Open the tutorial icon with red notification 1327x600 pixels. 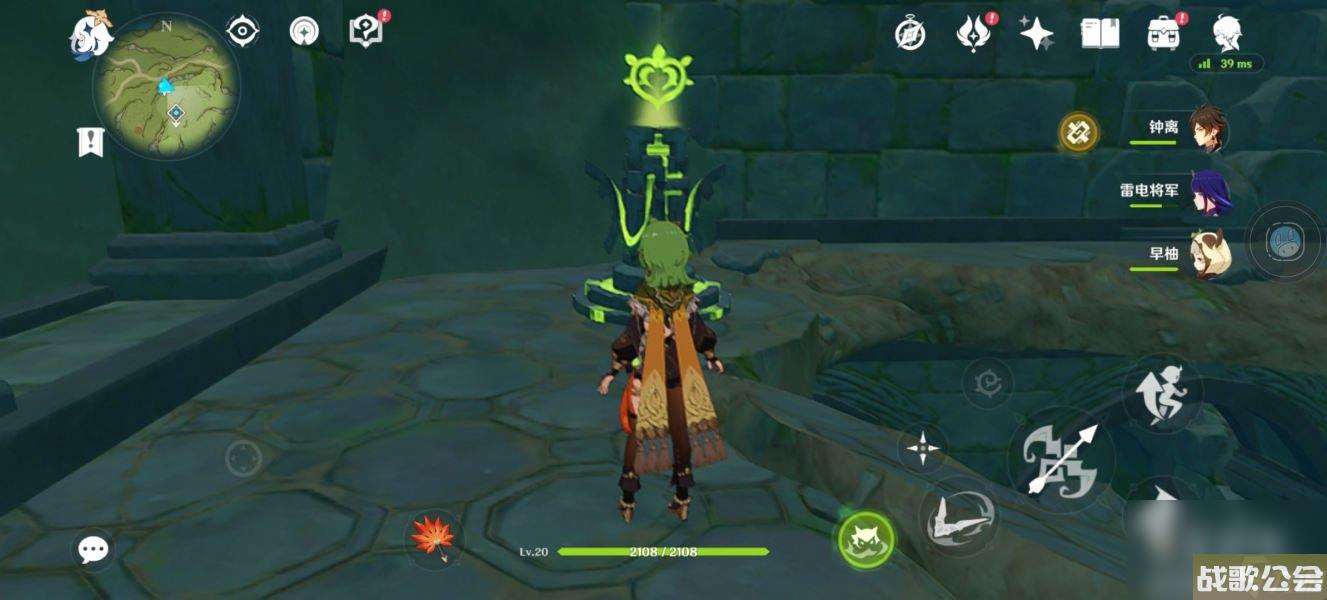(367, 32)
